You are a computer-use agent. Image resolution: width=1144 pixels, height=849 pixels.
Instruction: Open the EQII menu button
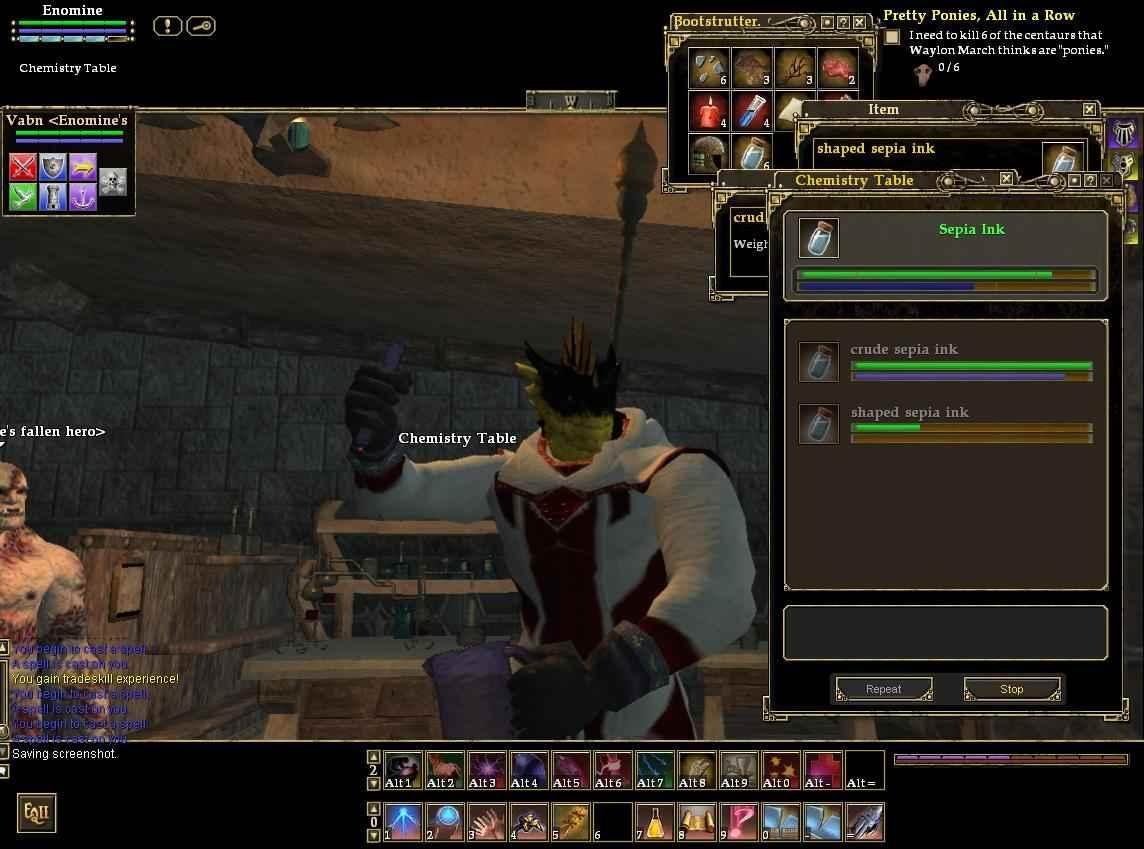point(36,813)
